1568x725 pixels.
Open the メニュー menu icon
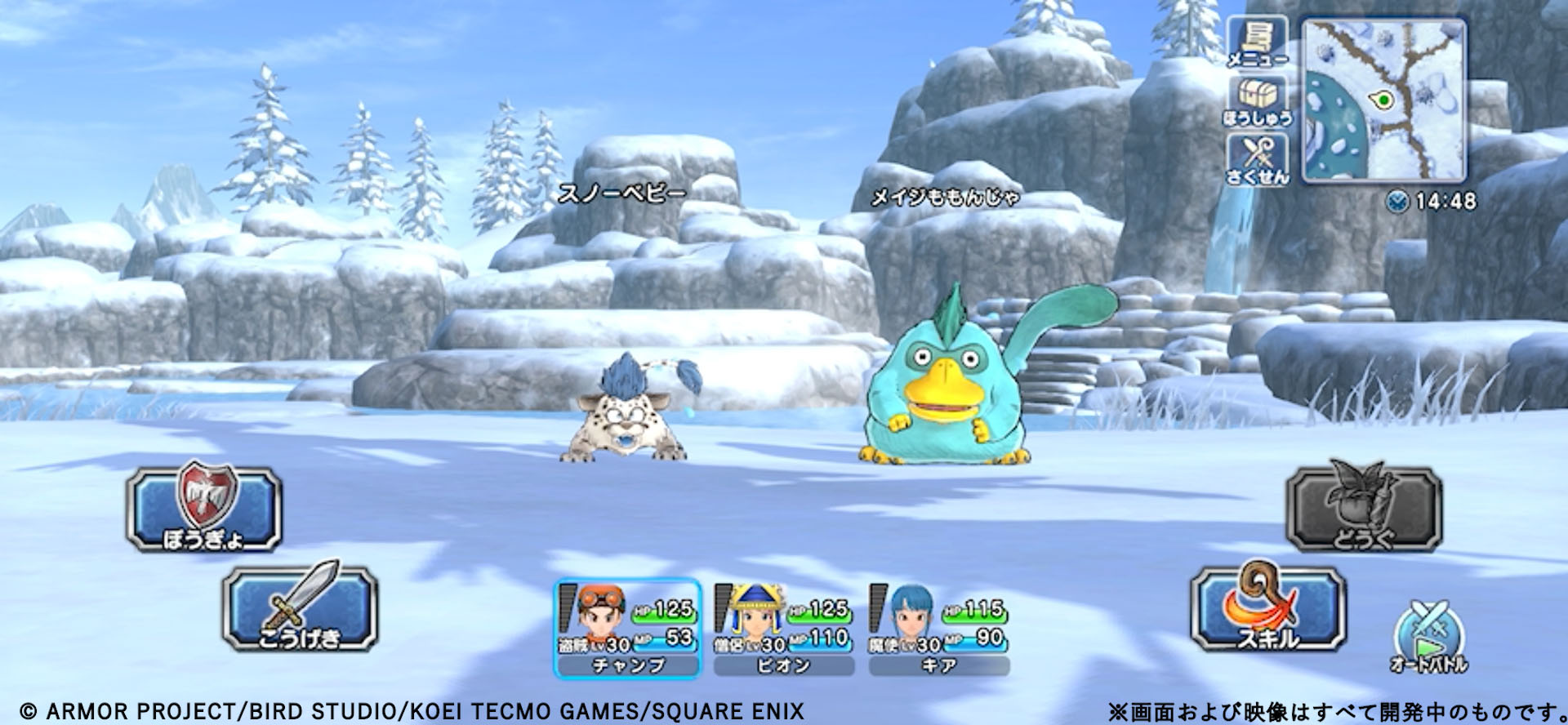tap(1258, 42)
